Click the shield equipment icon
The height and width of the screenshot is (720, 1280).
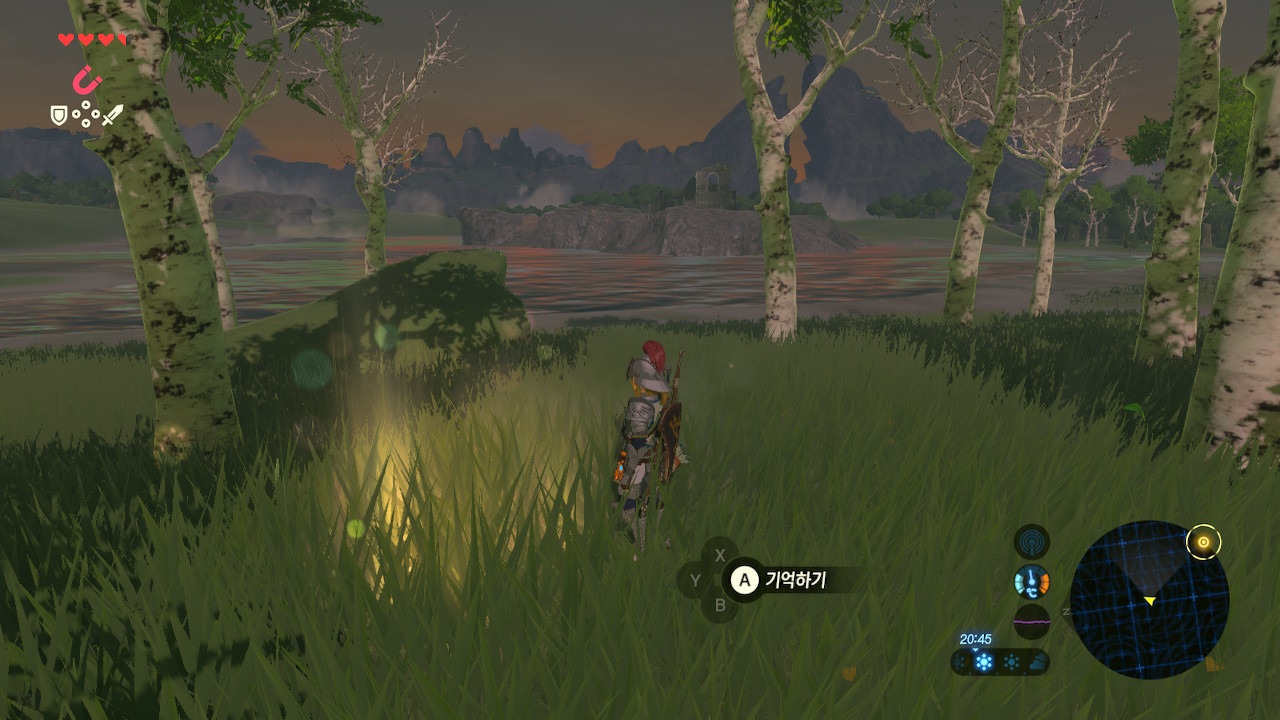pyautogui.click(x=59, y=116)
